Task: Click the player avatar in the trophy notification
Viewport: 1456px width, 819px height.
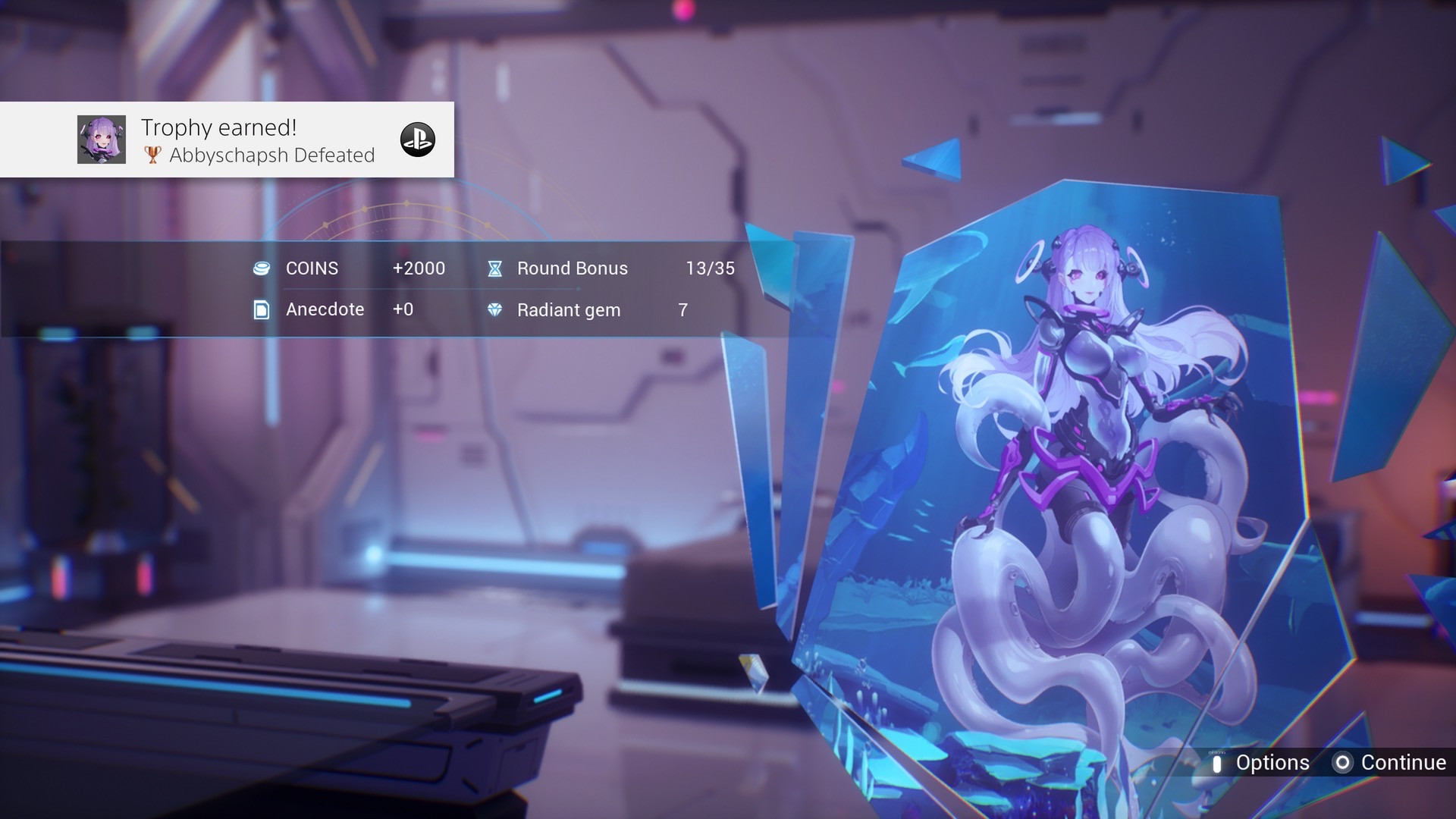Action: click(102, 139)
